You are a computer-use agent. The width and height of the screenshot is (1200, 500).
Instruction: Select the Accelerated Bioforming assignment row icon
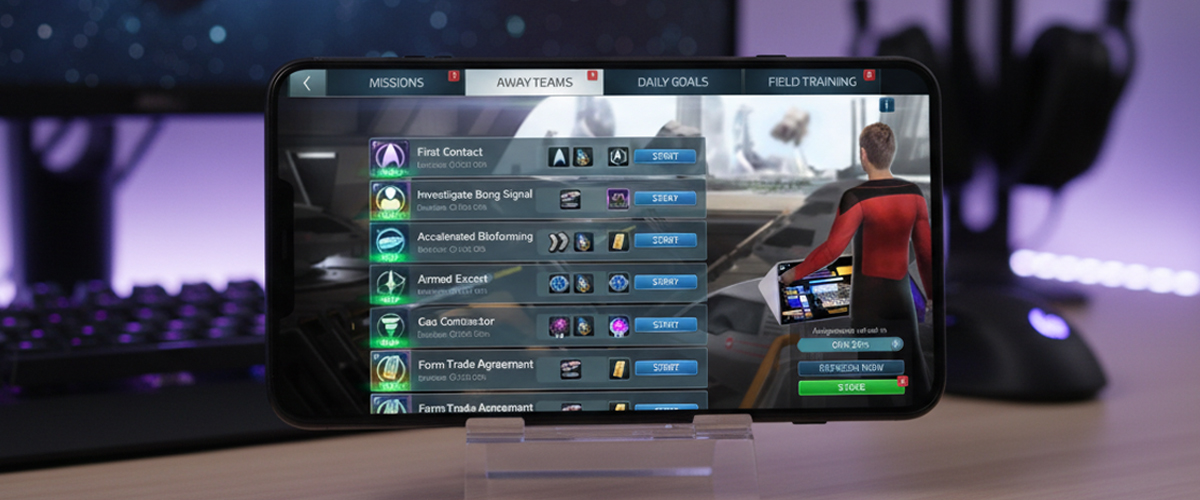(x=388, y=241)
